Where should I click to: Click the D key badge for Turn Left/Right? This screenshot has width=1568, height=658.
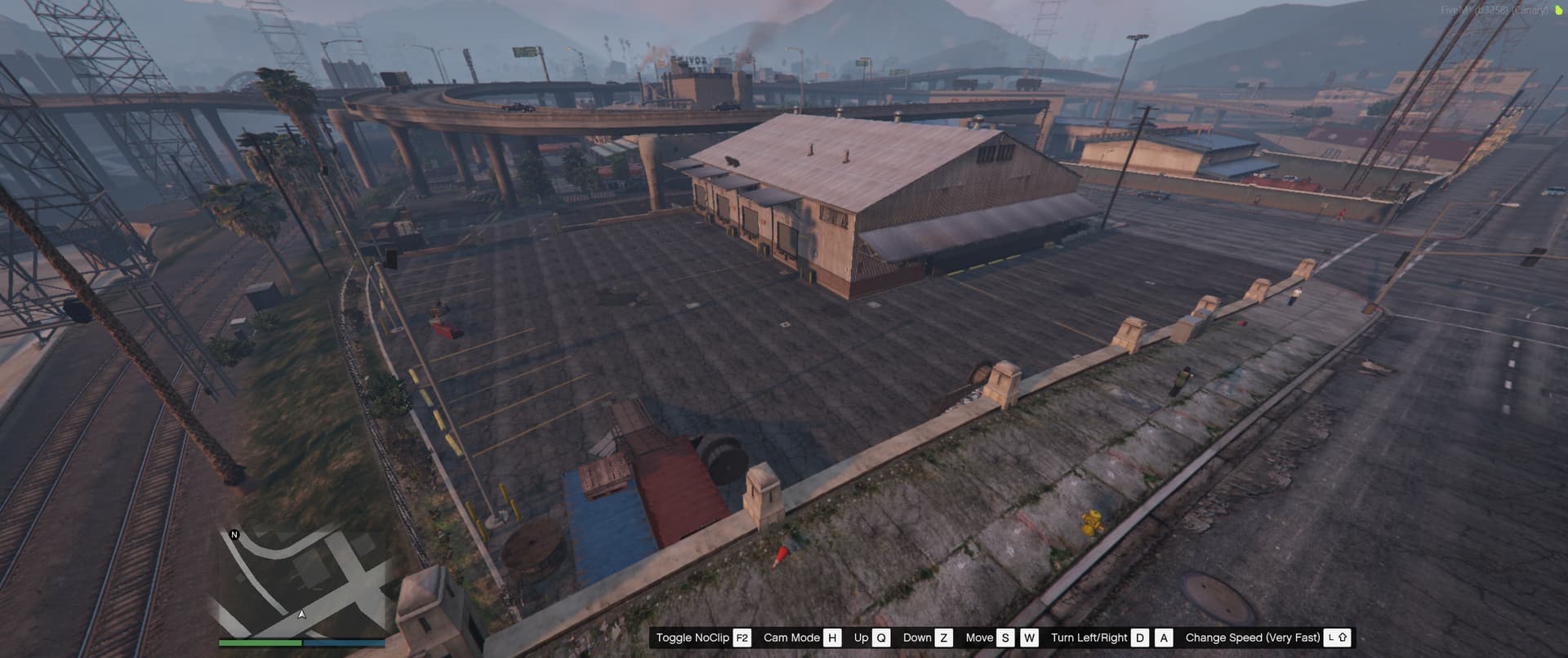click(x=1139, y=638)
